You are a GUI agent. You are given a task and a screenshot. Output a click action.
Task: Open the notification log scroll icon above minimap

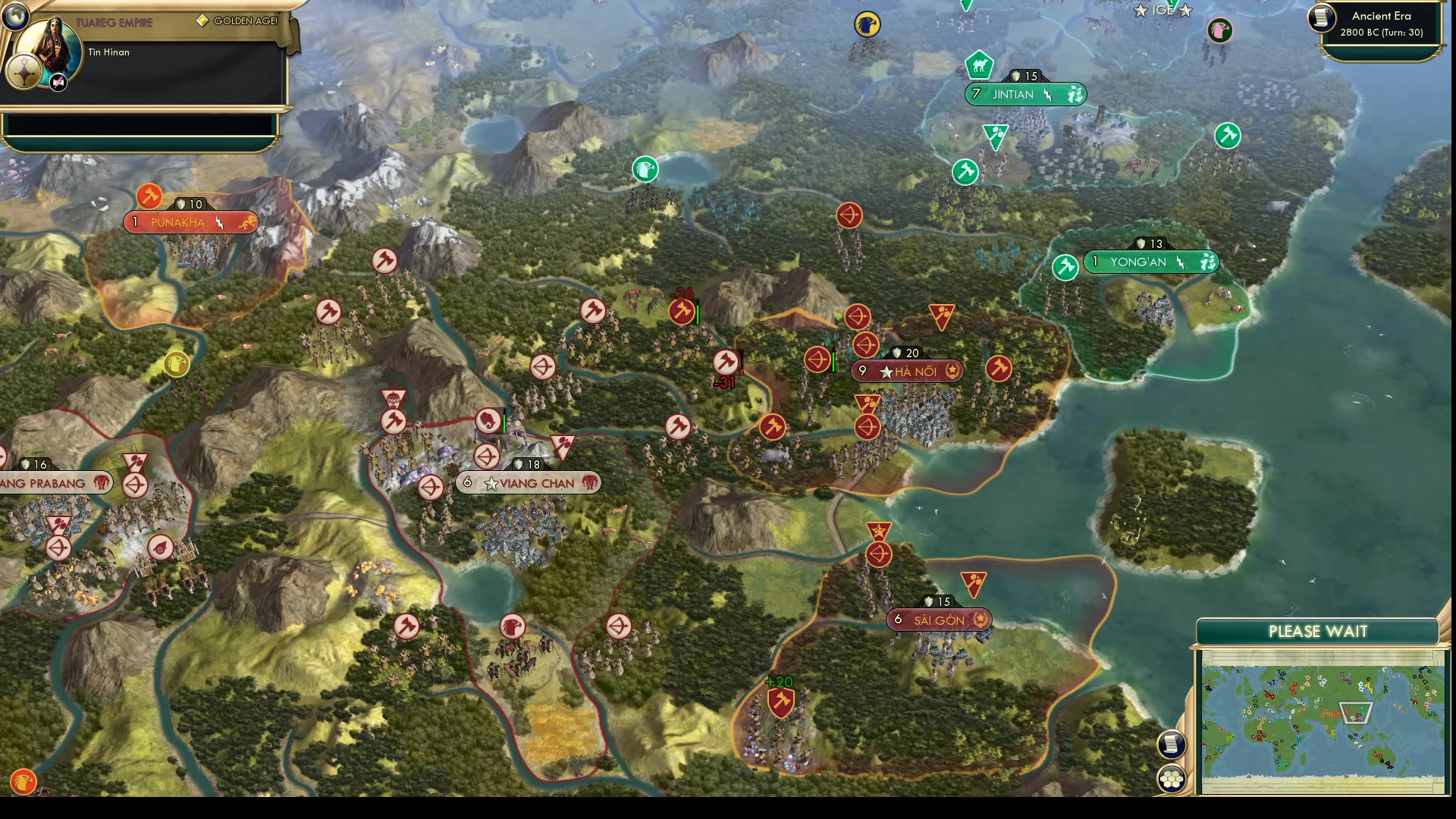point(1172,745)
